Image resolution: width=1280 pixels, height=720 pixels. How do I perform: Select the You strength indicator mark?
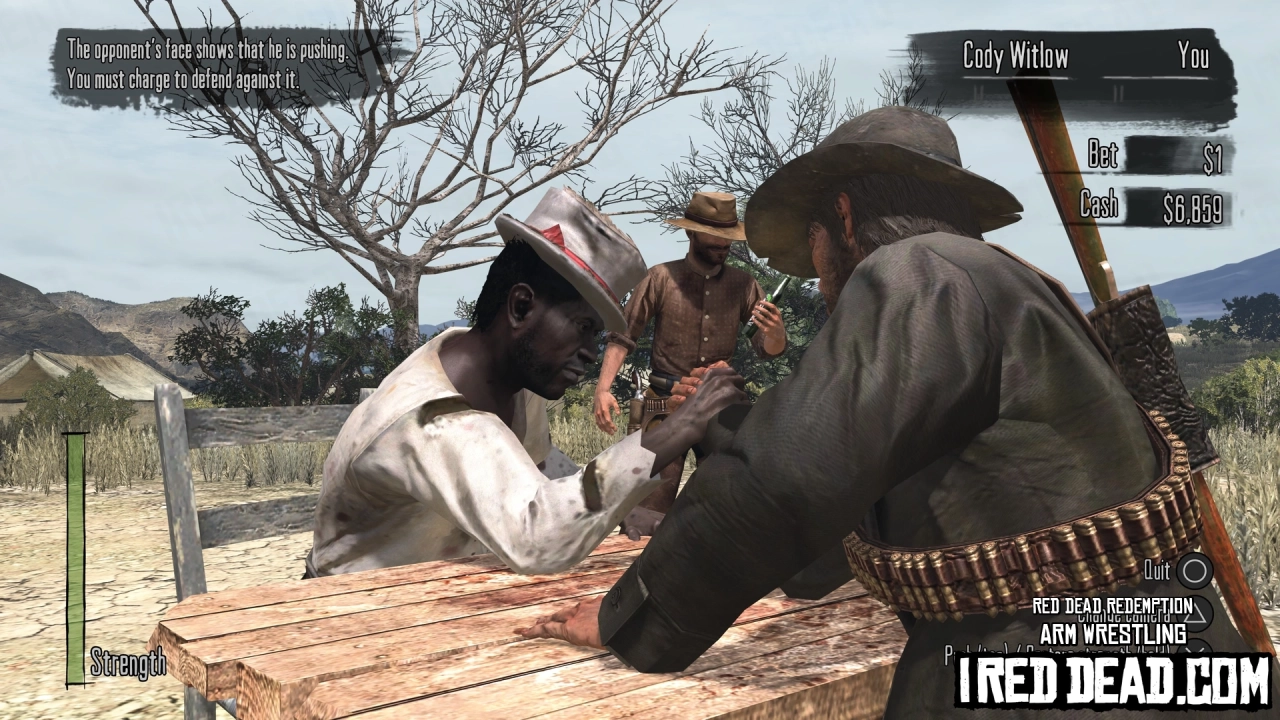click(x=1118, y=90)
